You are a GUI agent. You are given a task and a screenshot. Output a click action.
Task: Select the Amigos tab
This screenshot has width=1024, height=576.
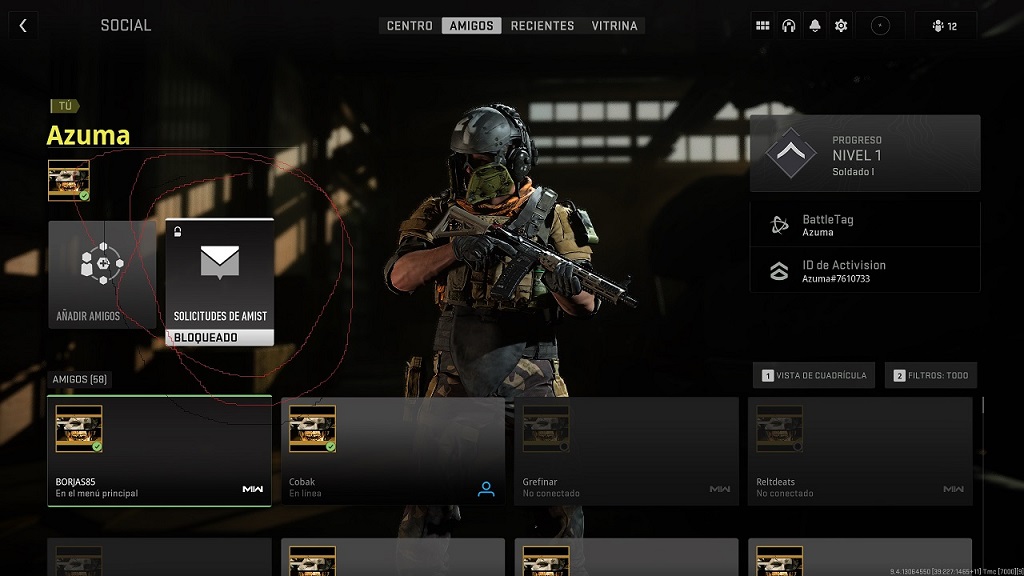pos(472,26)
